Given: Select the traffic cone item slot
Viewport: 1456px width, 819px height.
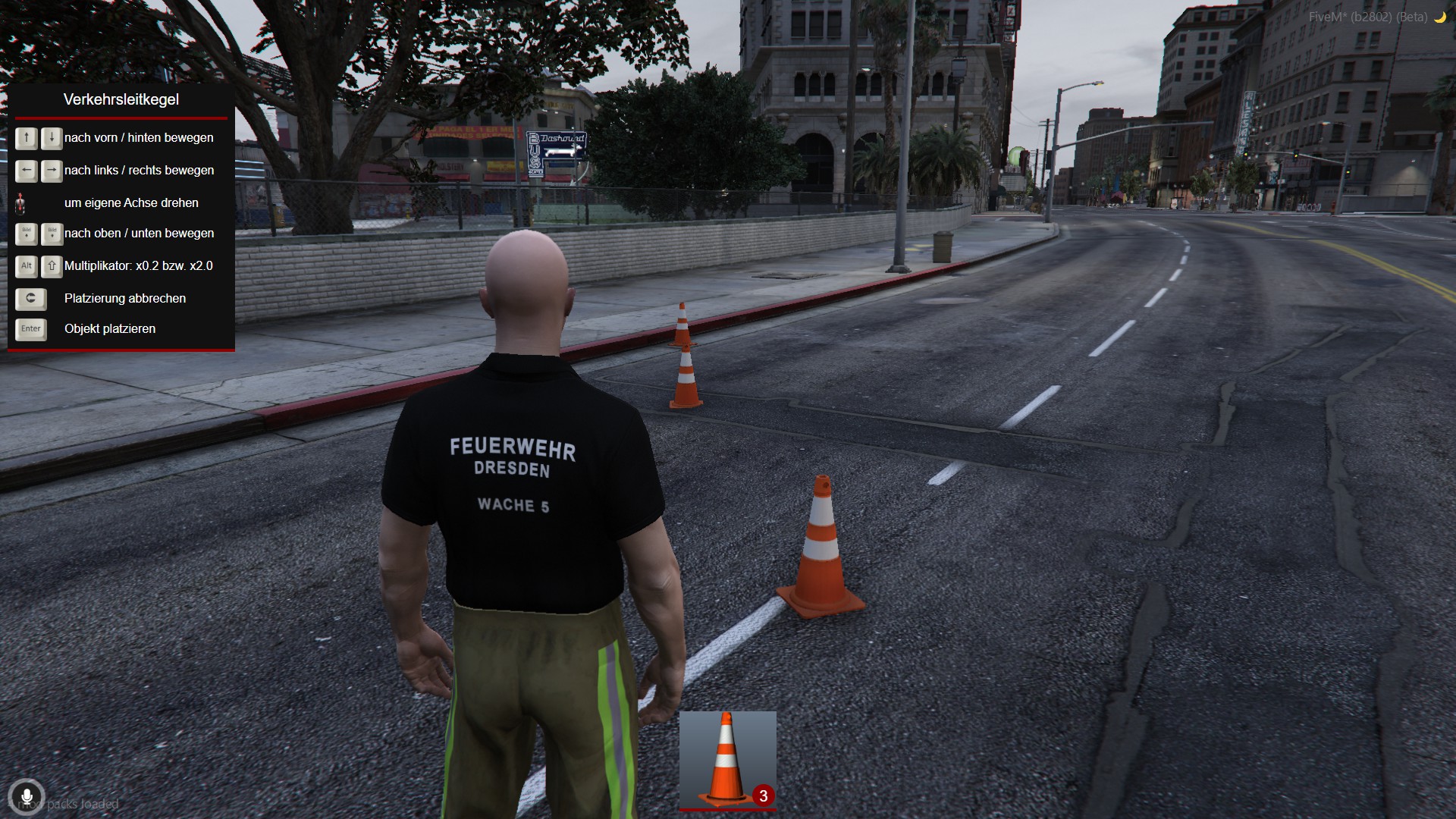Looking at the screenshot, I should [727, 760].
